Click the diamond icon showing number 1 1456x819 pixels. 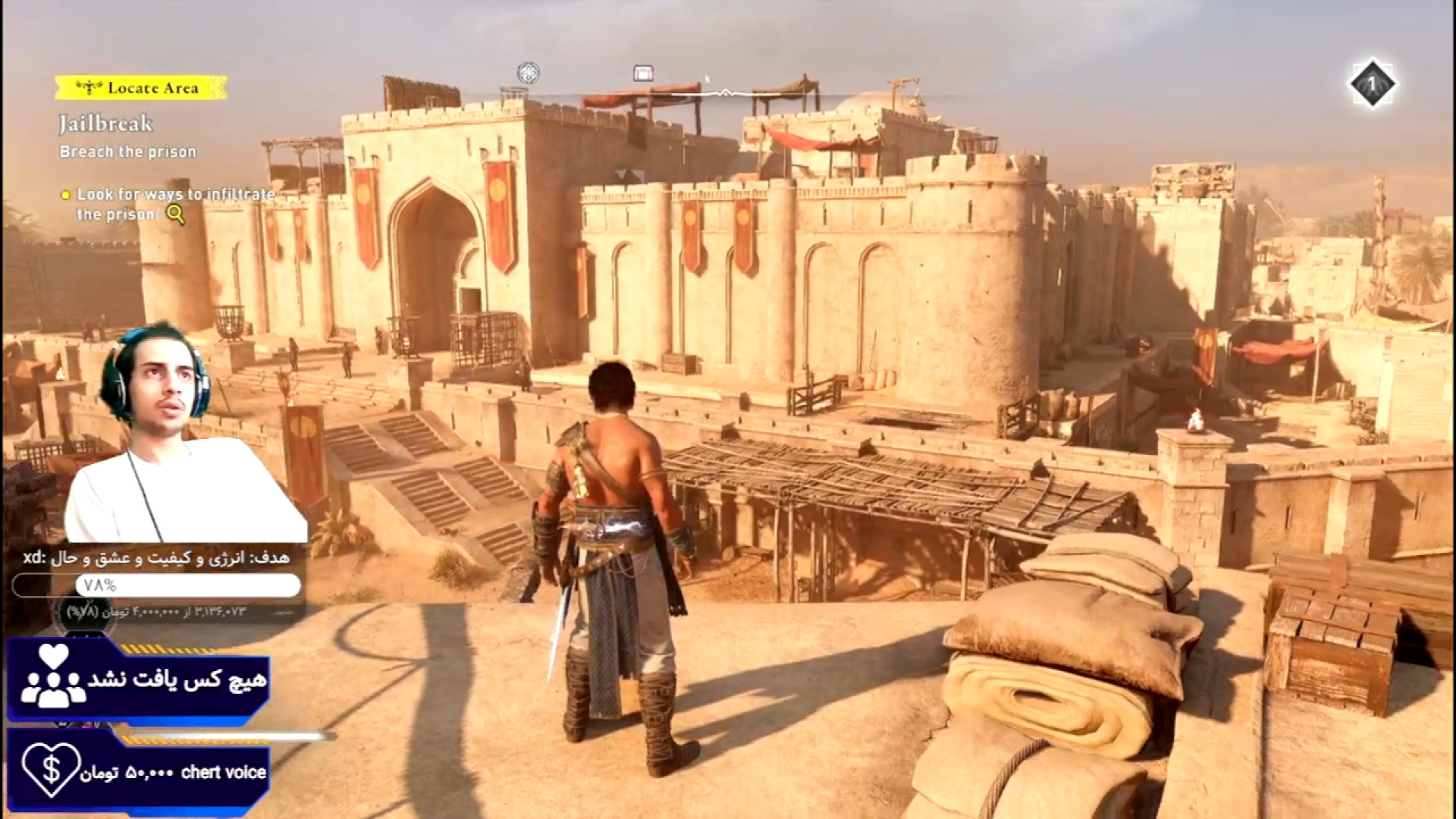point(1372,85)
